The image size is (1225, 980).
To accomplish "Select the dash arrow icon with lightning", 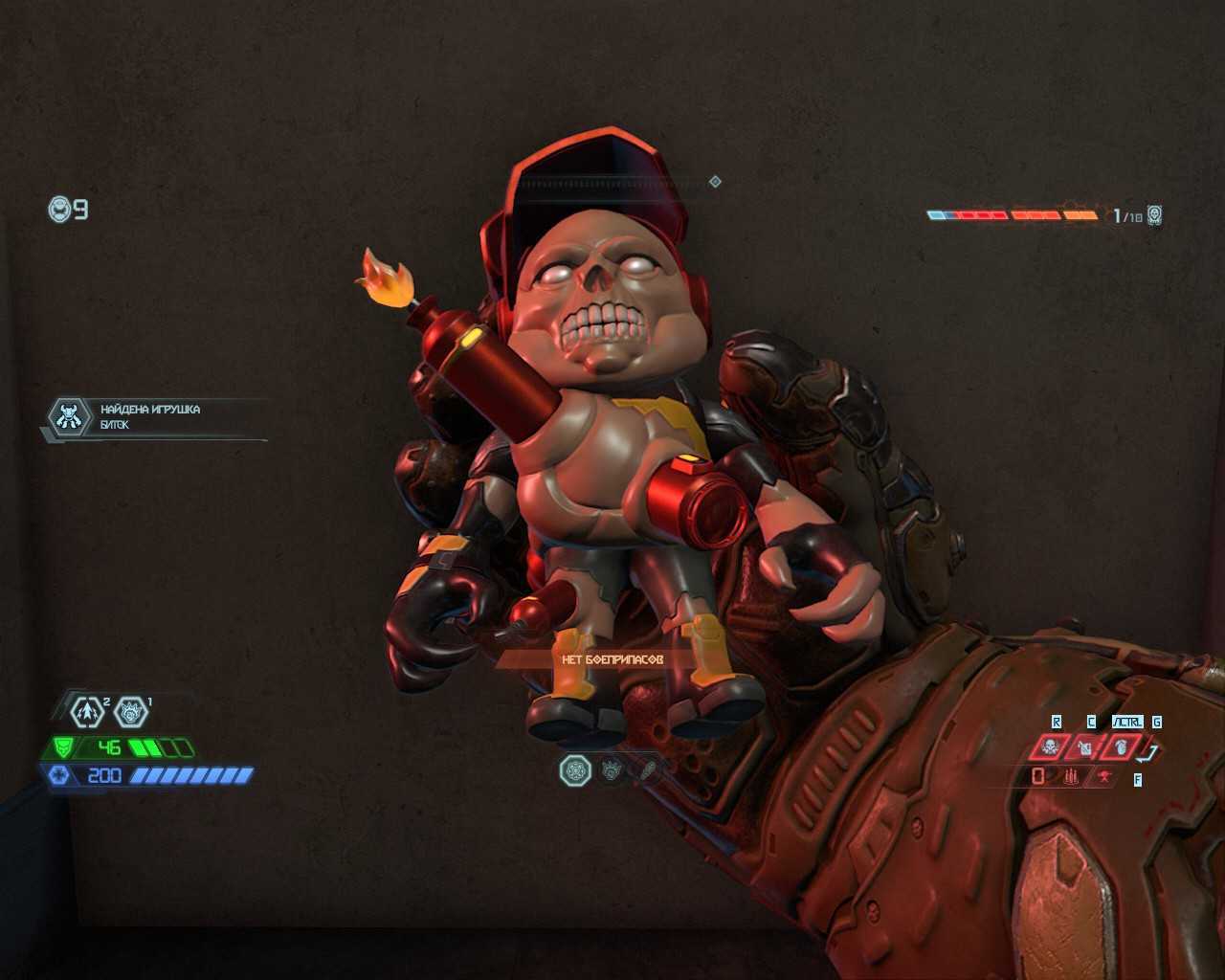I will (87, 711).
